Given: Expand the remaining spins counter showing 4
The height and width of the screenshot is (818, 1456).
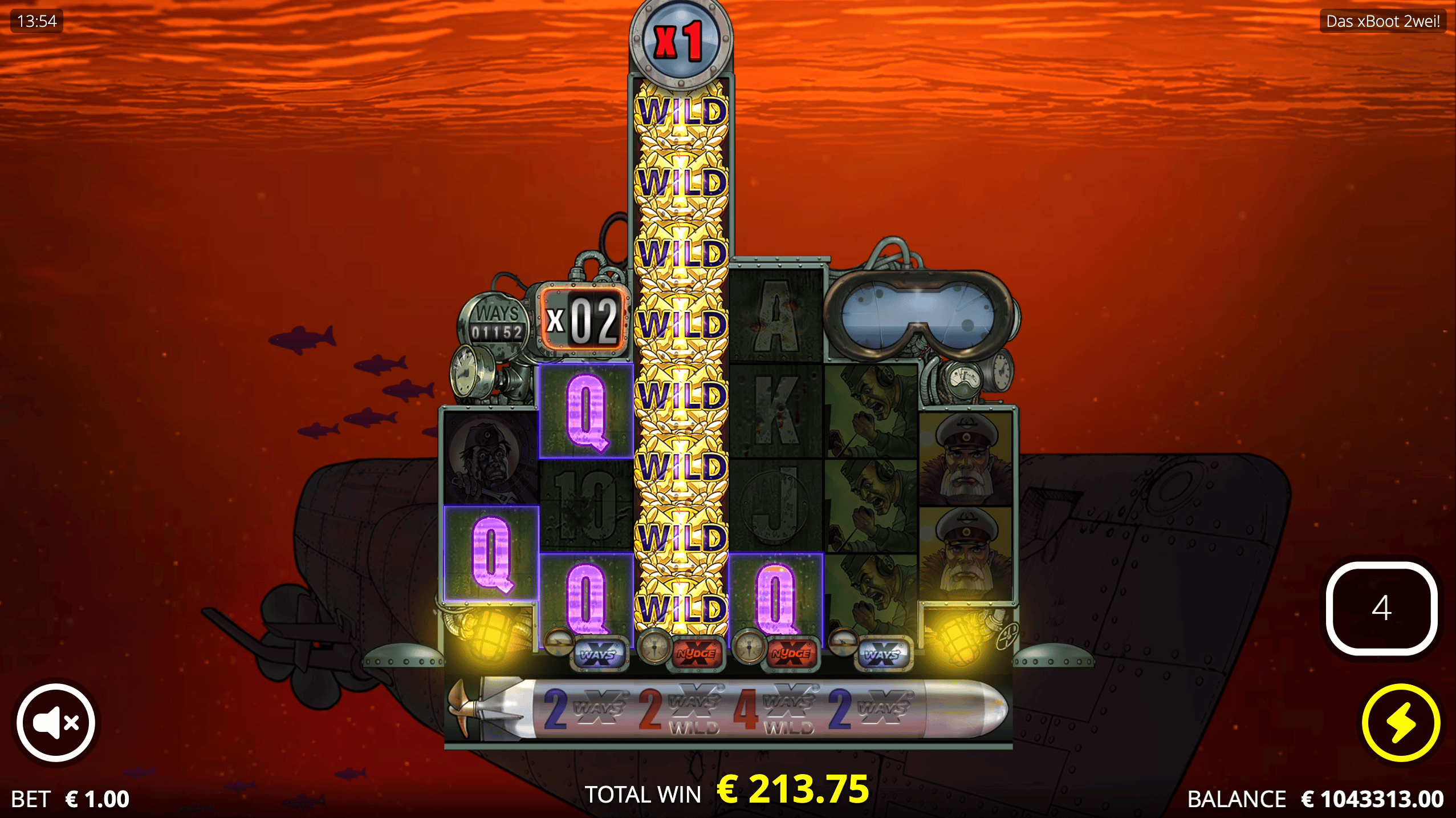Looking at the screenshot, I should tap(1382, 608).
